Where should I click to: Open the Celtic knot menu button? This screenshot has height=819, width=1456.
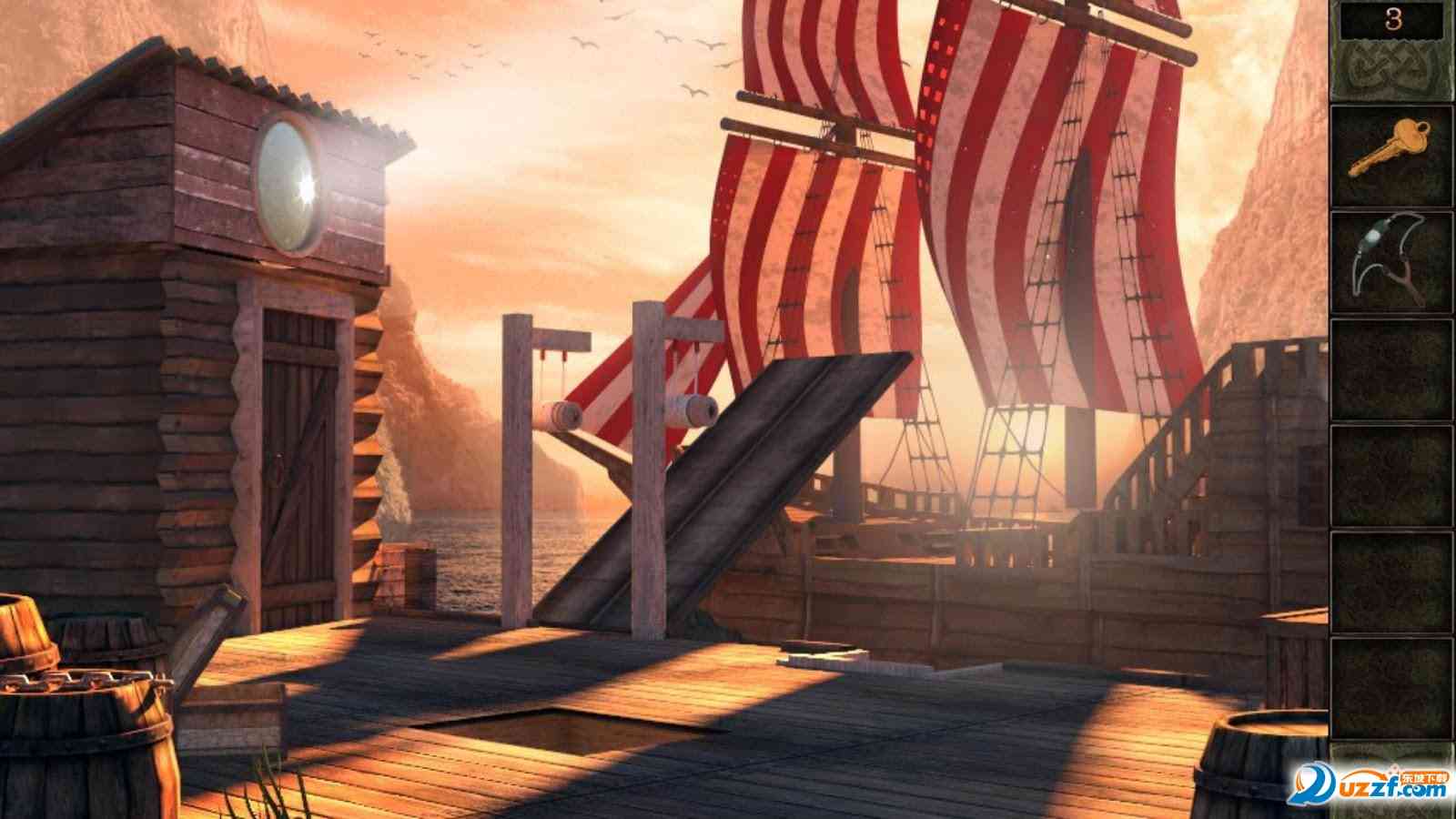[x=1391, y=71]
